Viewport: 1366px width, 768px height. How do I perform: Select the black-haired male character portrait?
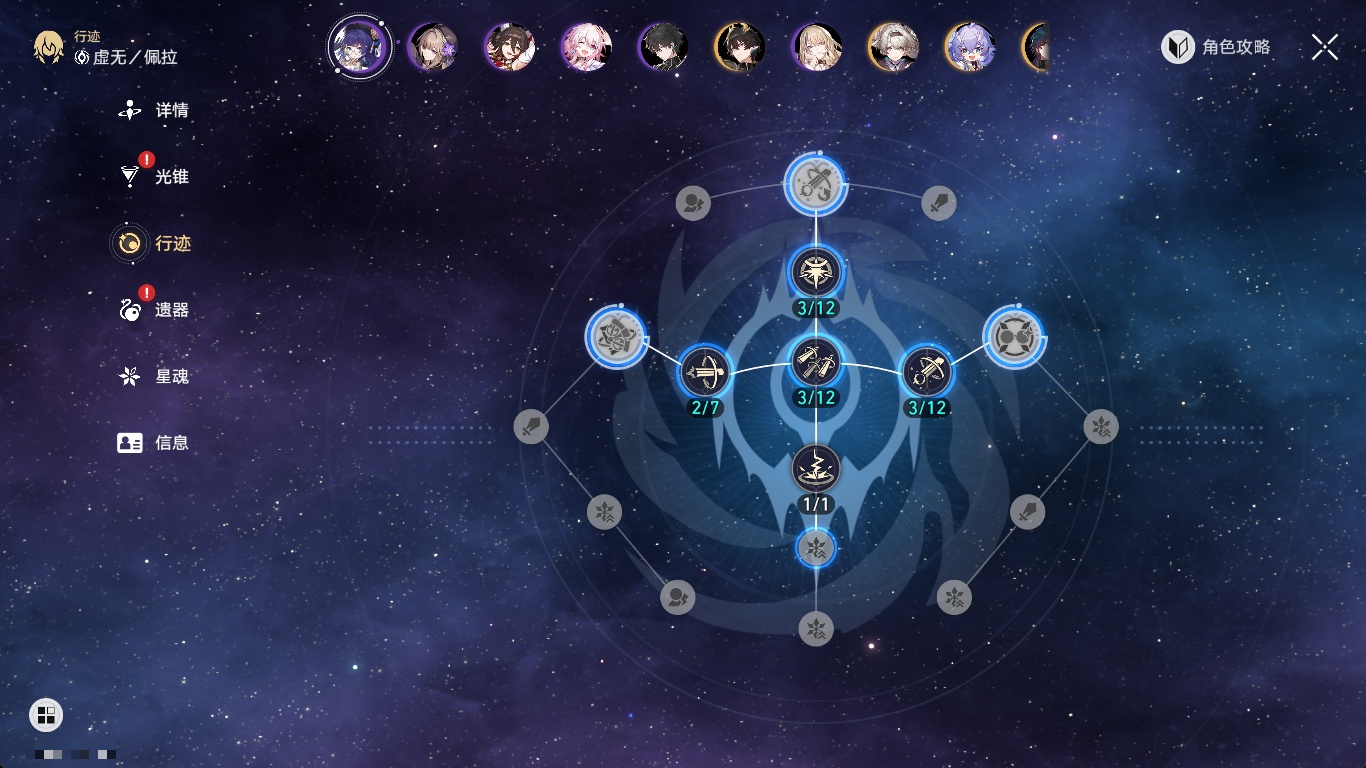click(x=662, y=47)
